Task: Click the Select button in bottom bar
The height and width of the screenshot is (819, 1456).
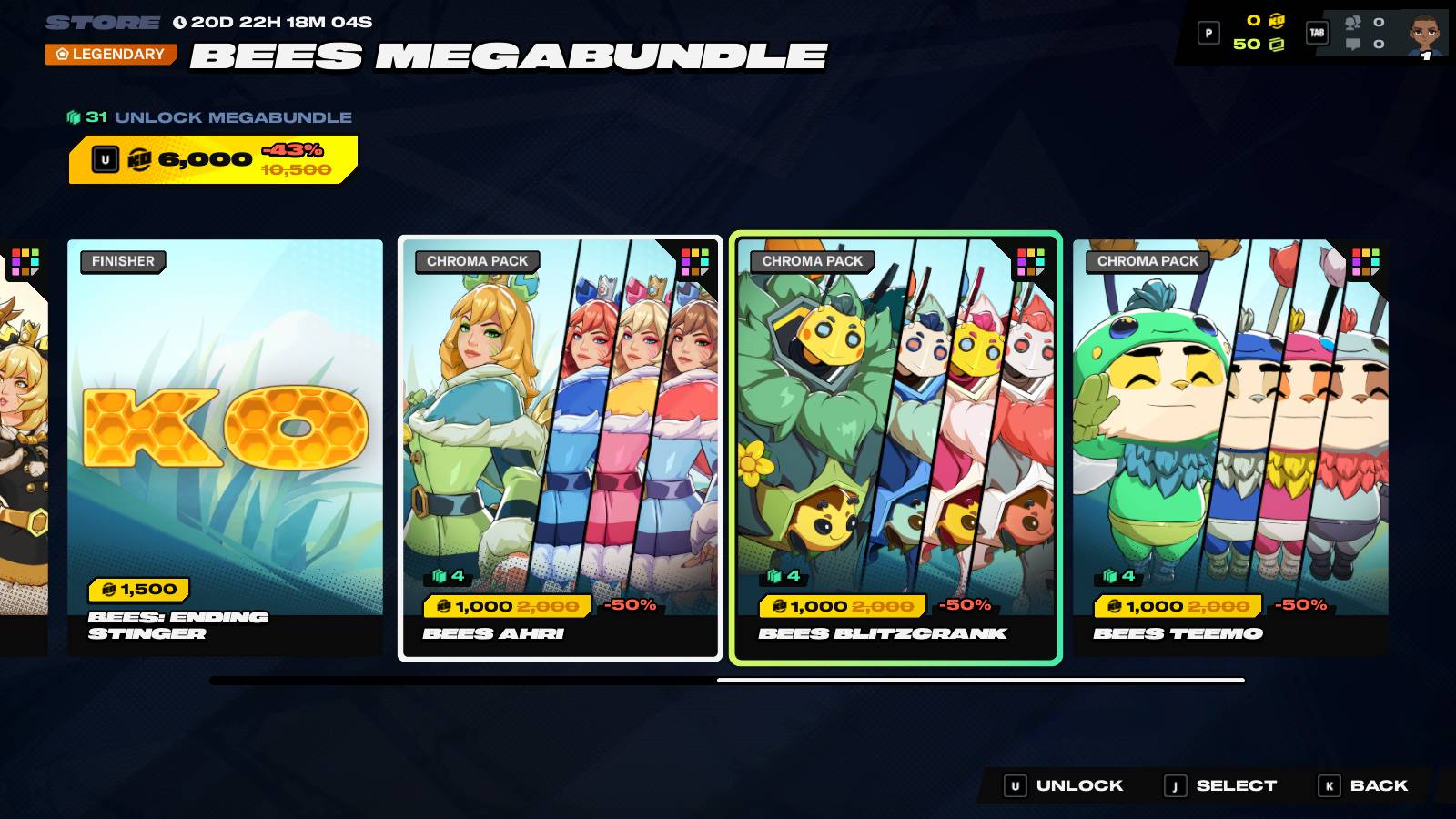Action: click(1222, 785)
